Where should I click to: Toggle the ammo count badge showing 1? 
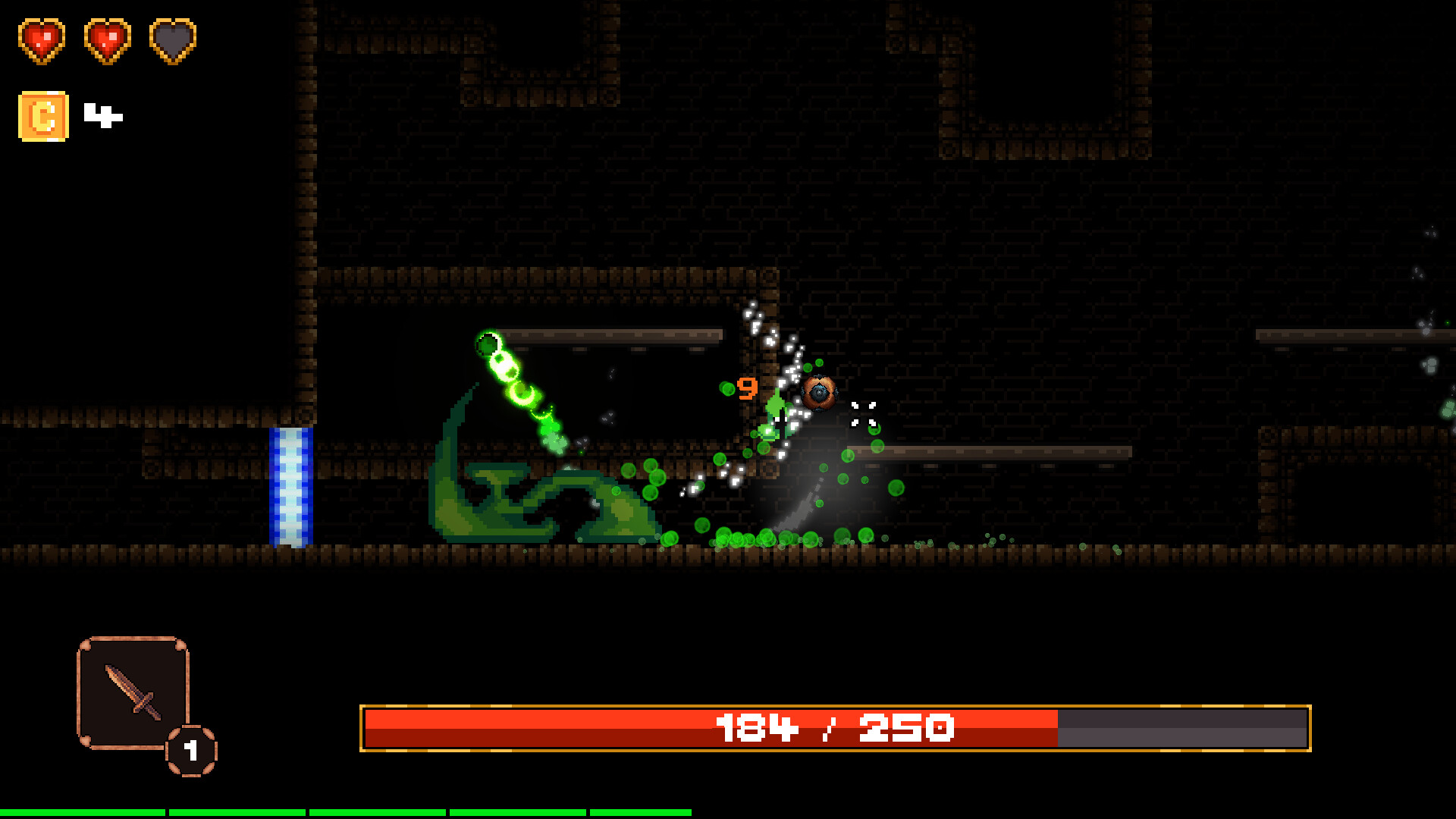(x=190, y=751)
